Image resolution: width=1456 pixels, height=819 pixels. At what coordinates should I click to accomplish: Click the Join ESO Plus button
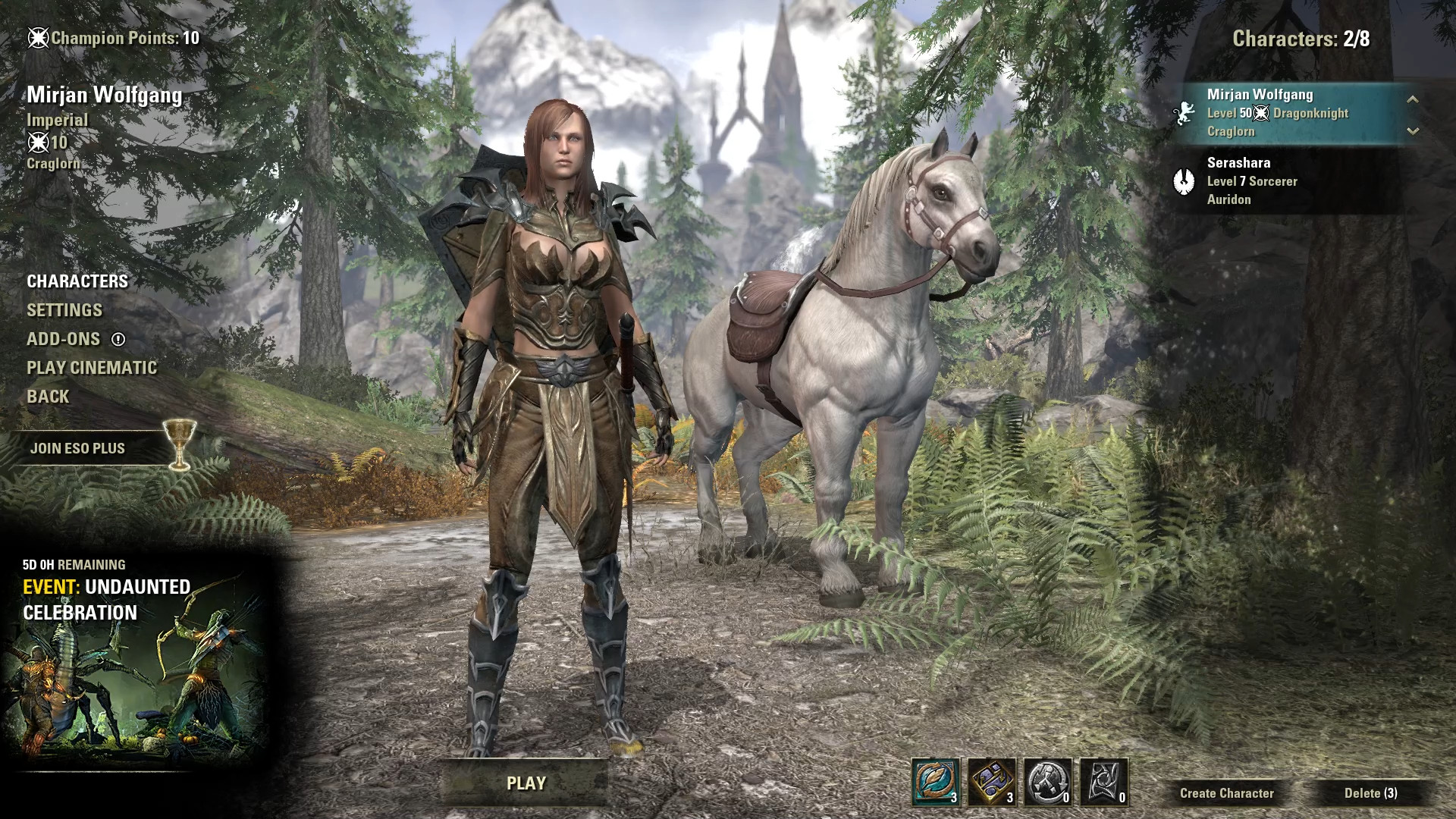[78, 448]
